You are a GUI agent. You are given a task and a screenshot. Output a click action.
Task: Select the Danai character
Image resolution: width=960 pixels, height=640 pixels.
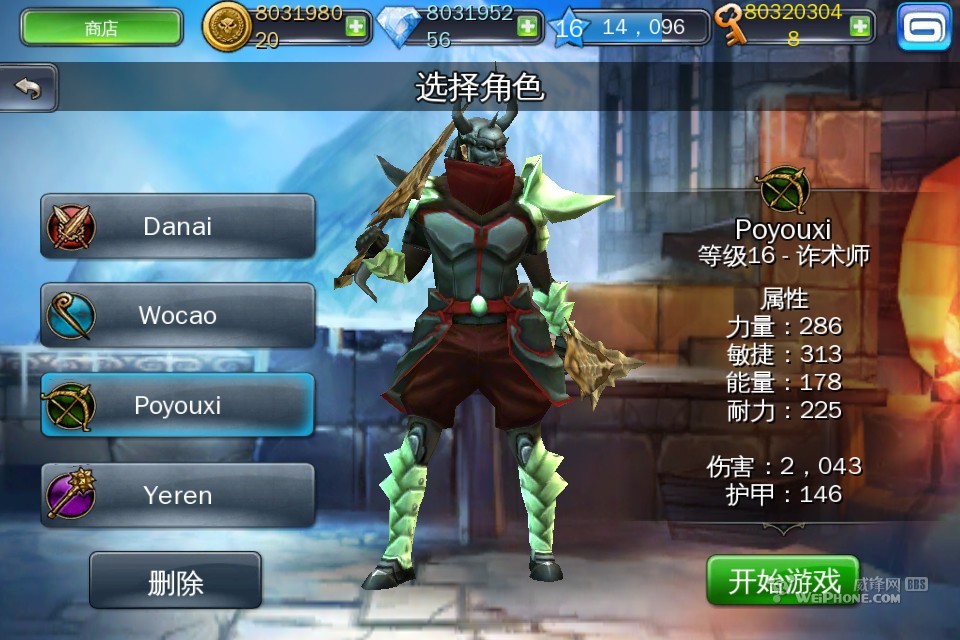pos(178,226)
